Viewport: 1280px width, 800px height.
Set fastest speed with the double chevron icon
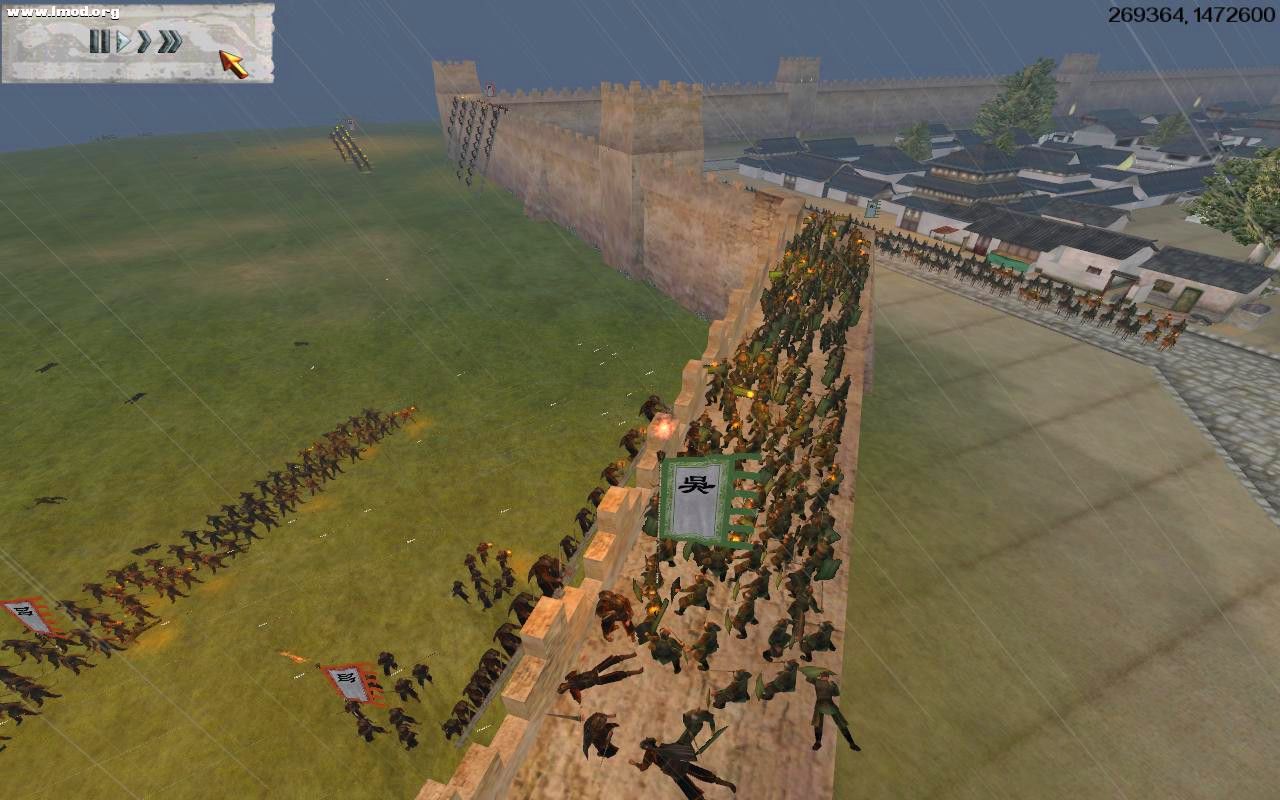click(x=167, y=42)
